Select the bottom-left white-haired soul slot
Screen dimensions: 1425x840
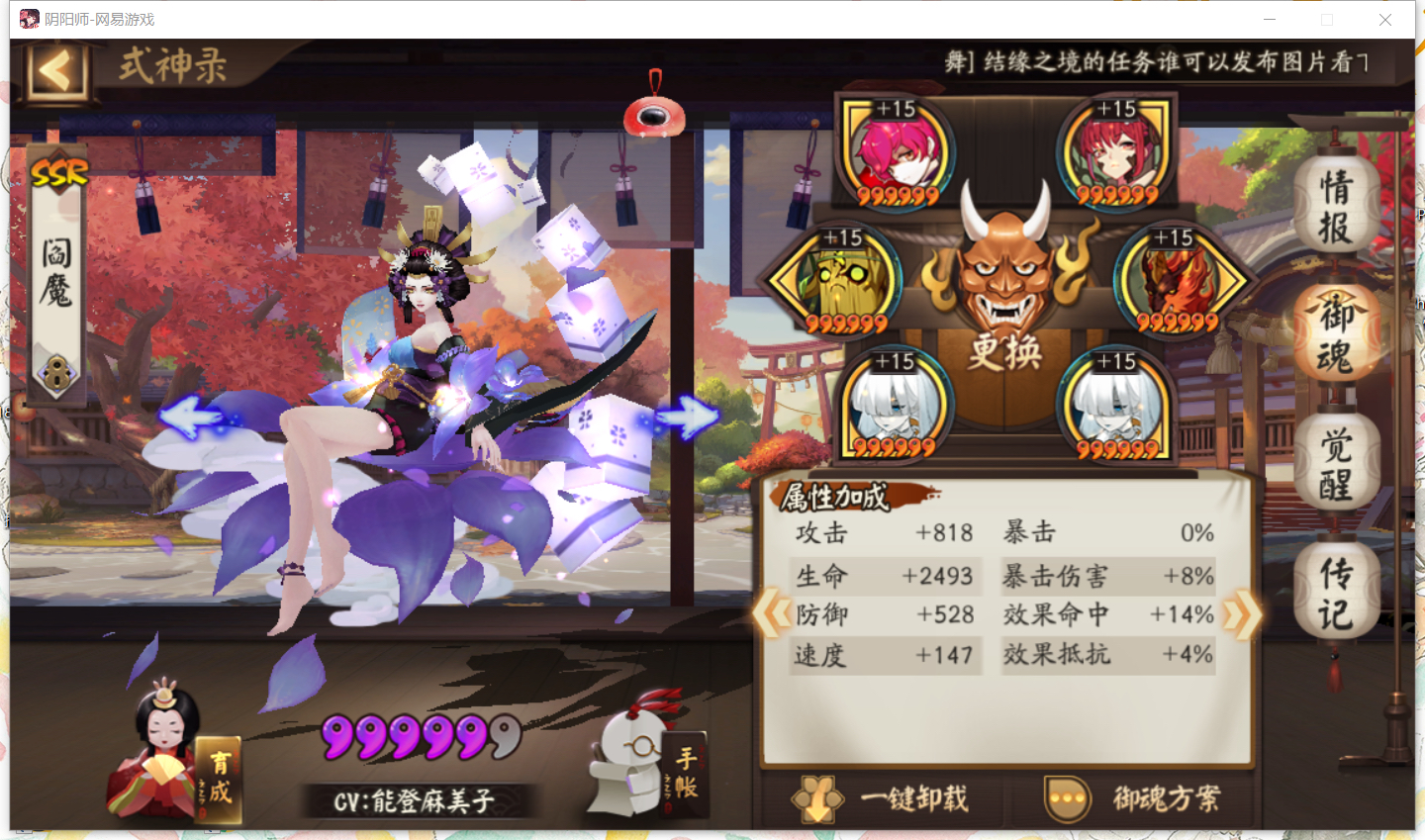coord(897,406)
